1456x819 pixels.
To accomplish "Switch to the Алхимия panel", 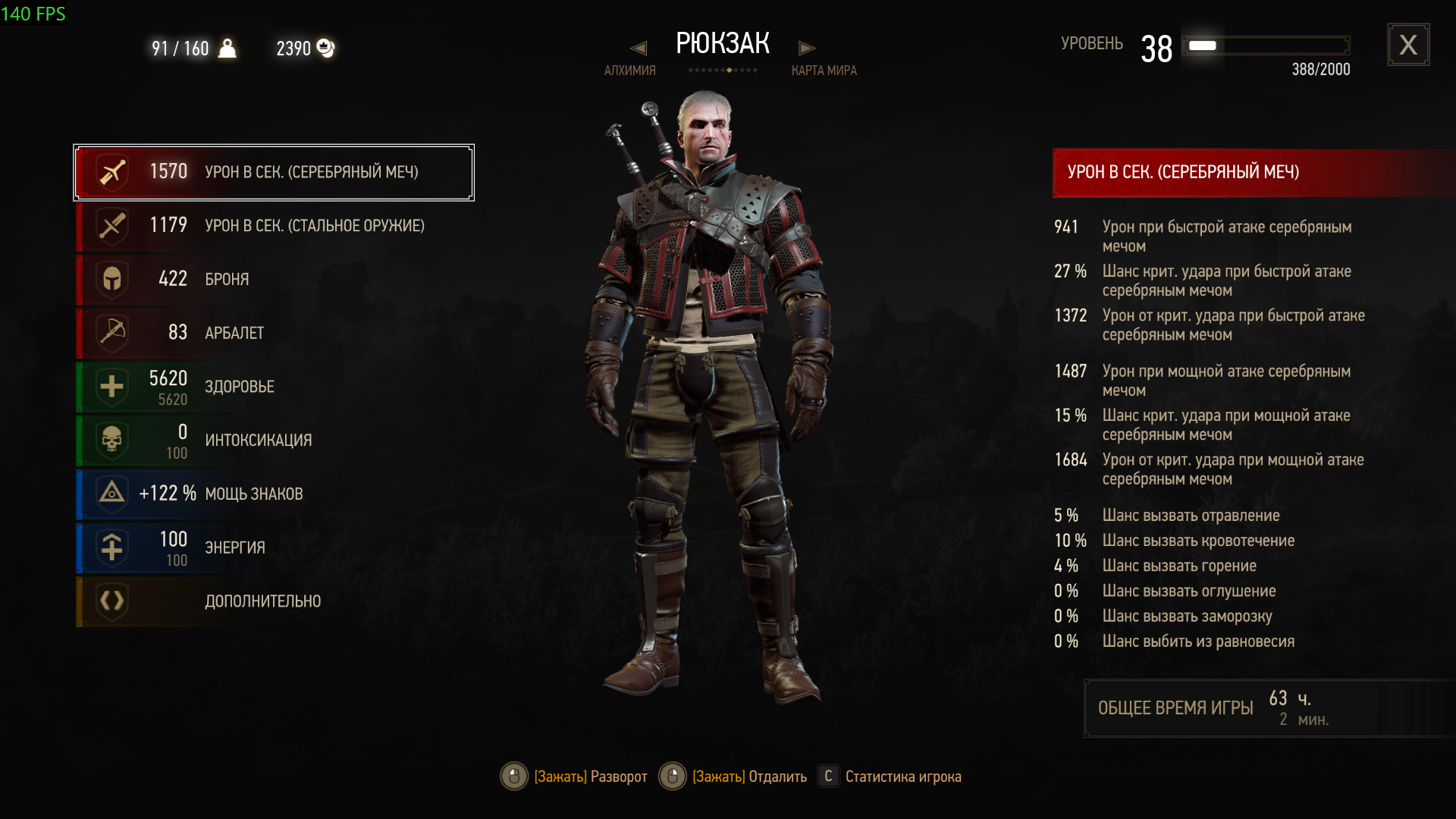I will 629,71.
